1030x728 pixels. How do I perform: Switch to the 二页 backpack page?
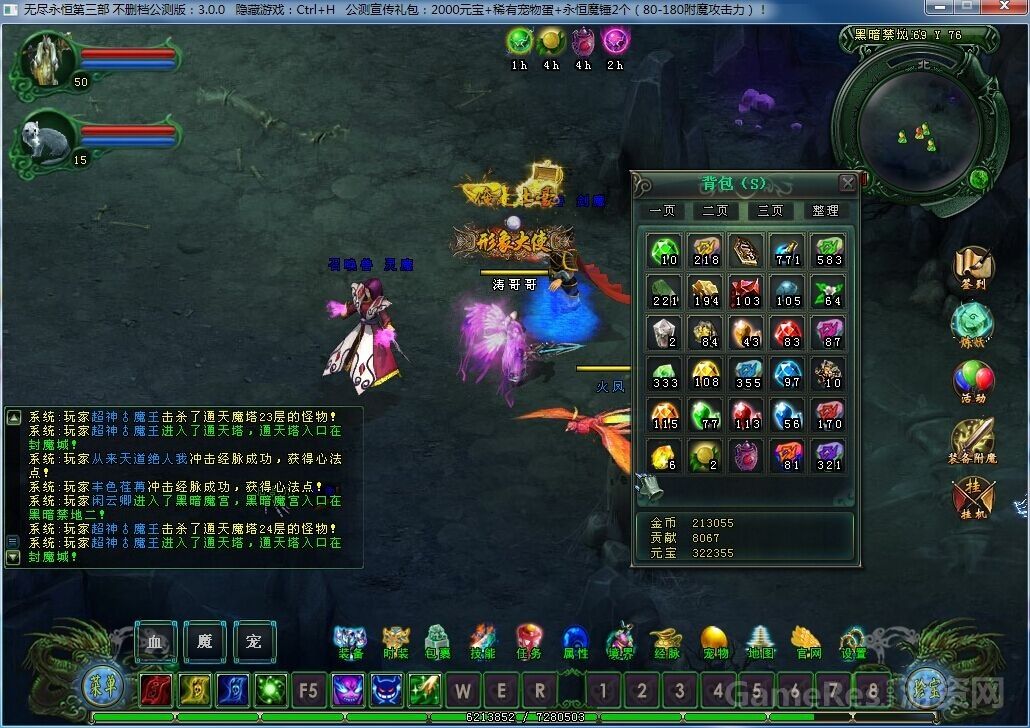click(x=714, y=211)
